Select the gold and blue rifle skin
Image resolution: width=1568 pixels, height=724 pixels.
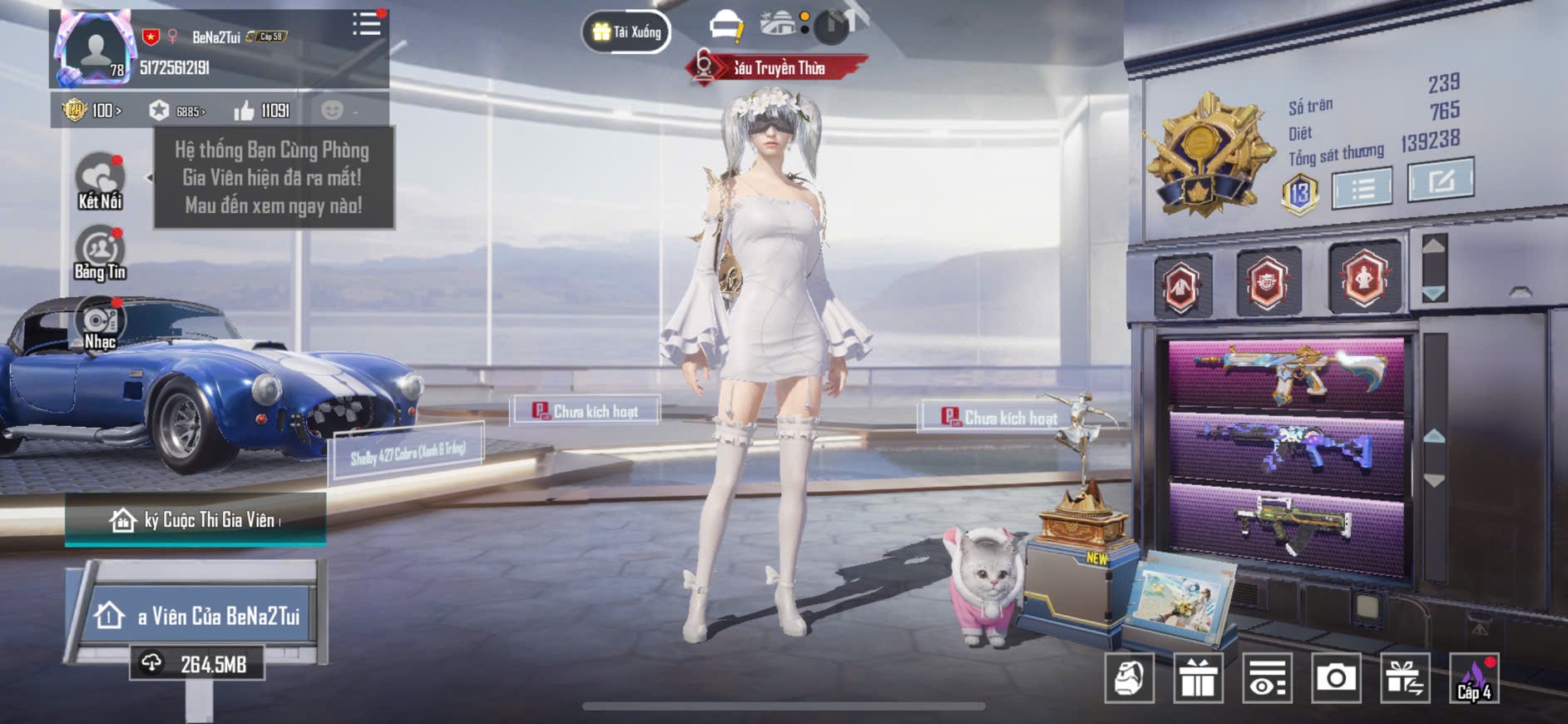[x=1287, y=373]
